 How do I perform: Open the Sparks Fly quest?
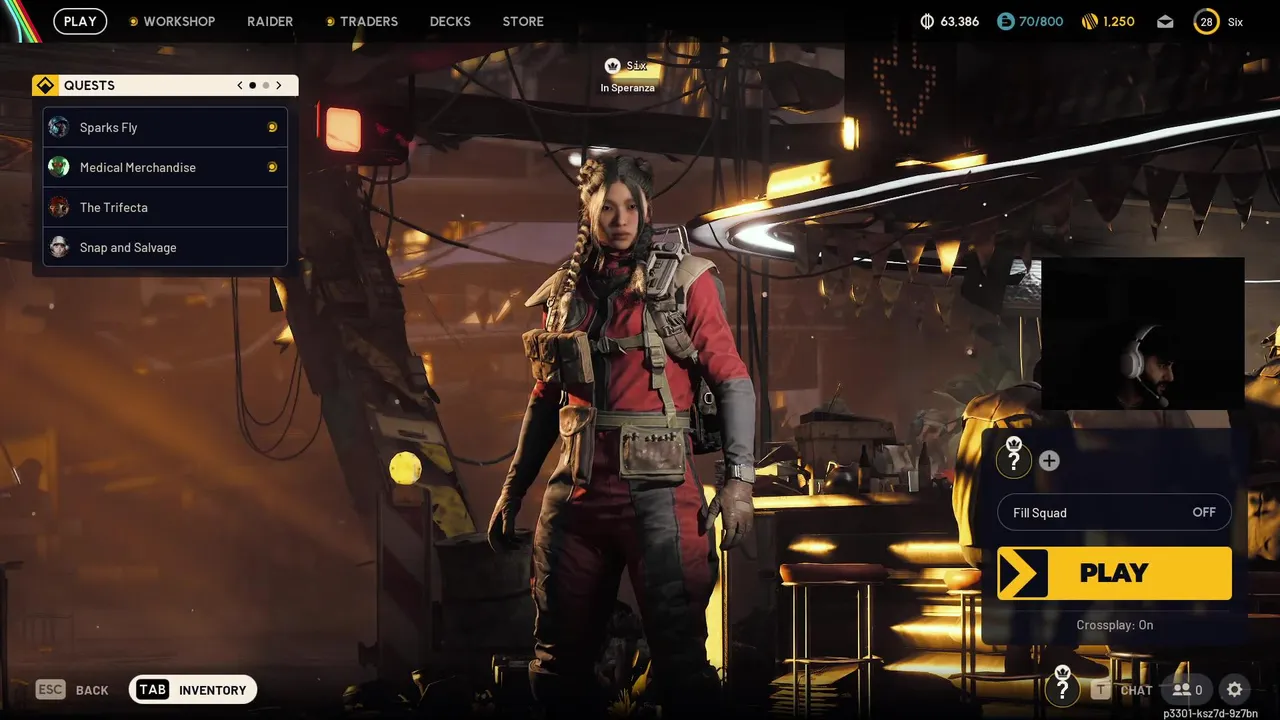(165, 128)
